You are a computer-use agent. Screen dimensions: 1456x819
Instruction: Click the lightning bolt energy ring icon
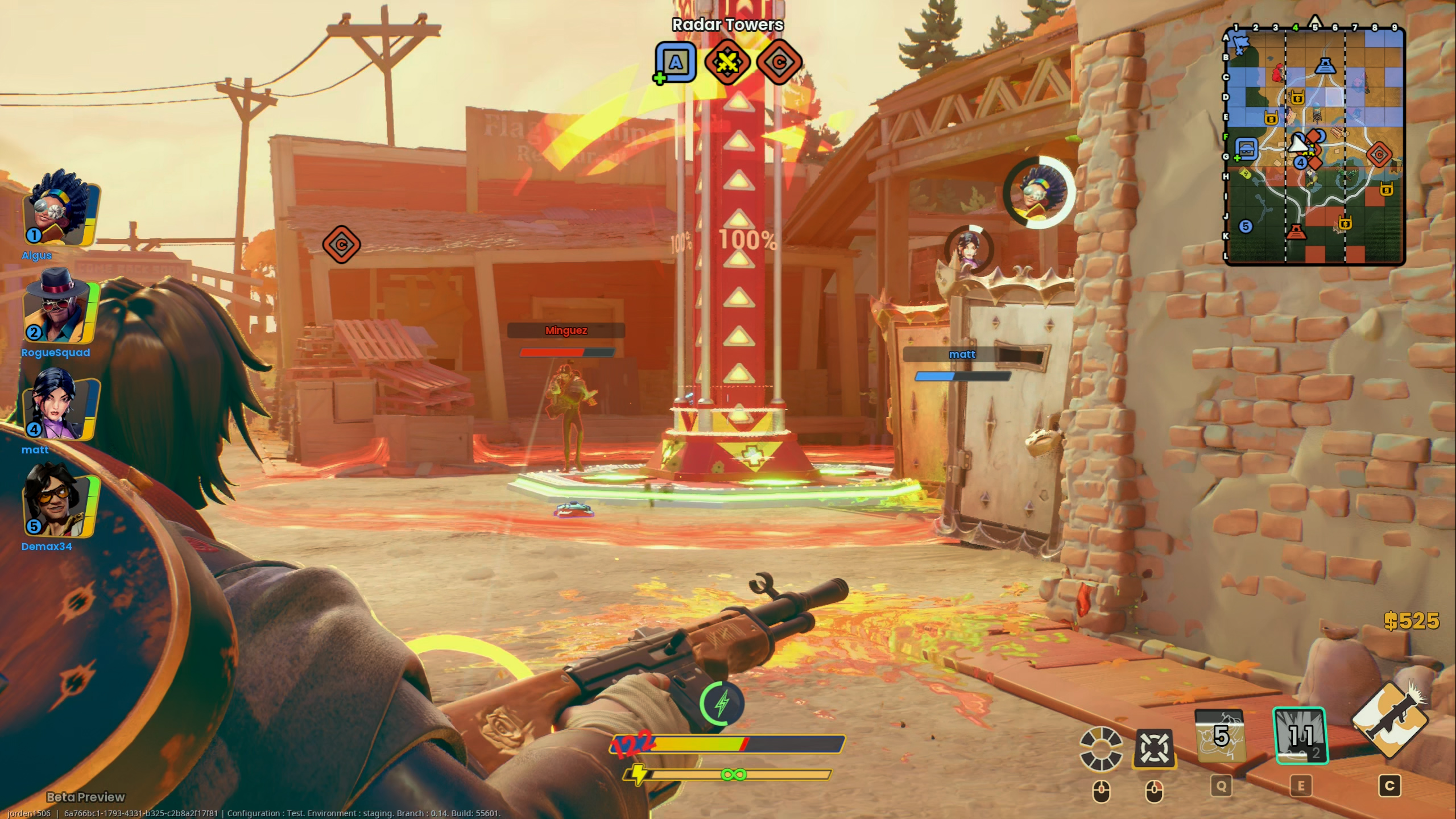722,704
